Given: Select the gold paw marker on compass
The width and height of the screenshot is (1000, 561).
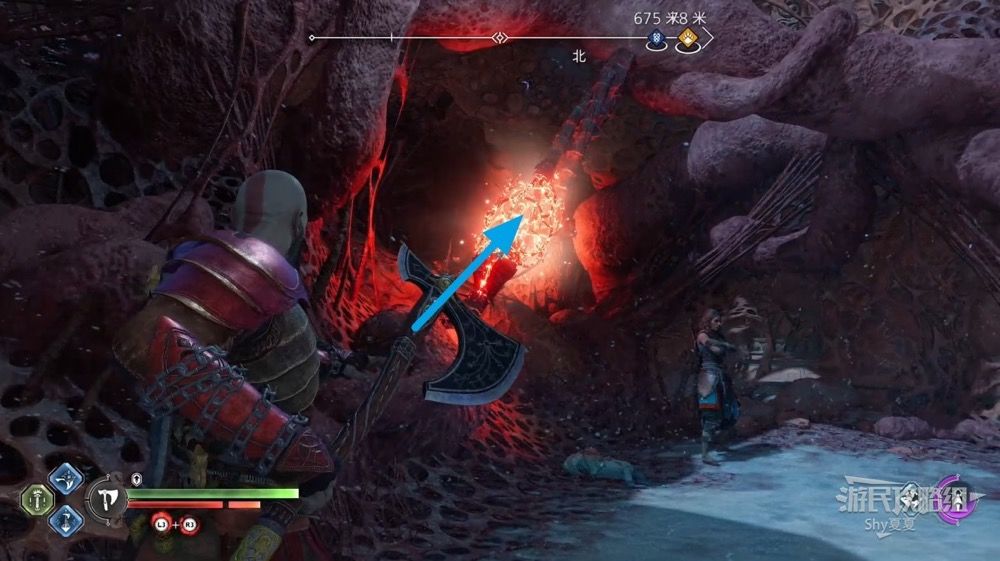Looking at the screenshot, I should 687,40.
